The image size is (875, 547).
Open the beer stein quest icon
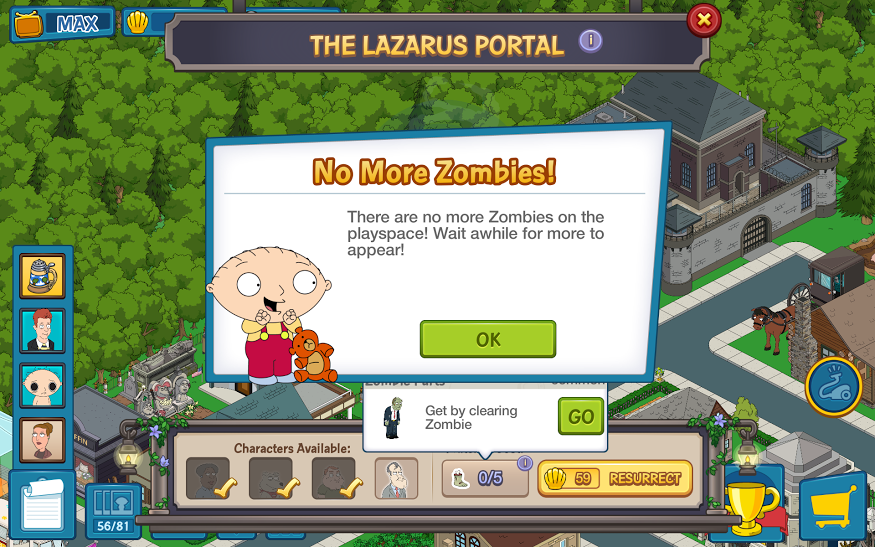tap(43, 275)
